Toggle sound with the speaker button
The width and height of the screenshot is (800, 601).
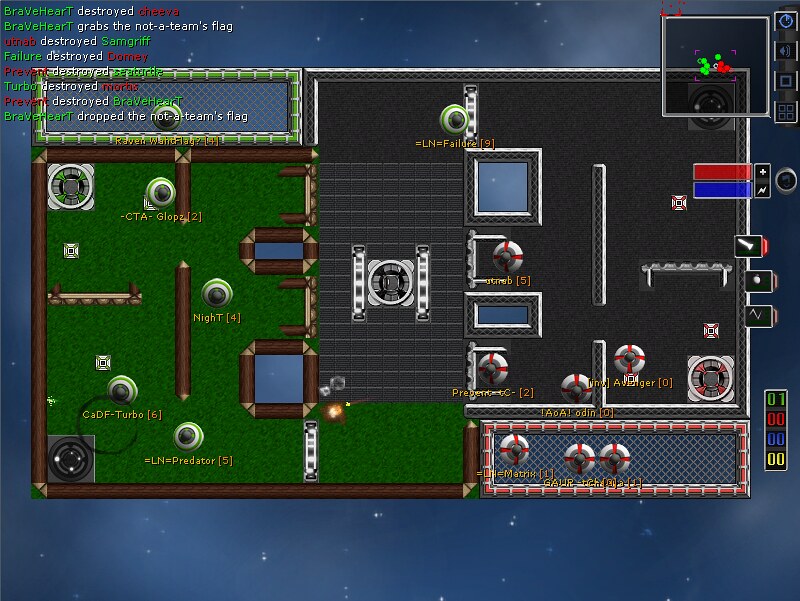(785, 51)
